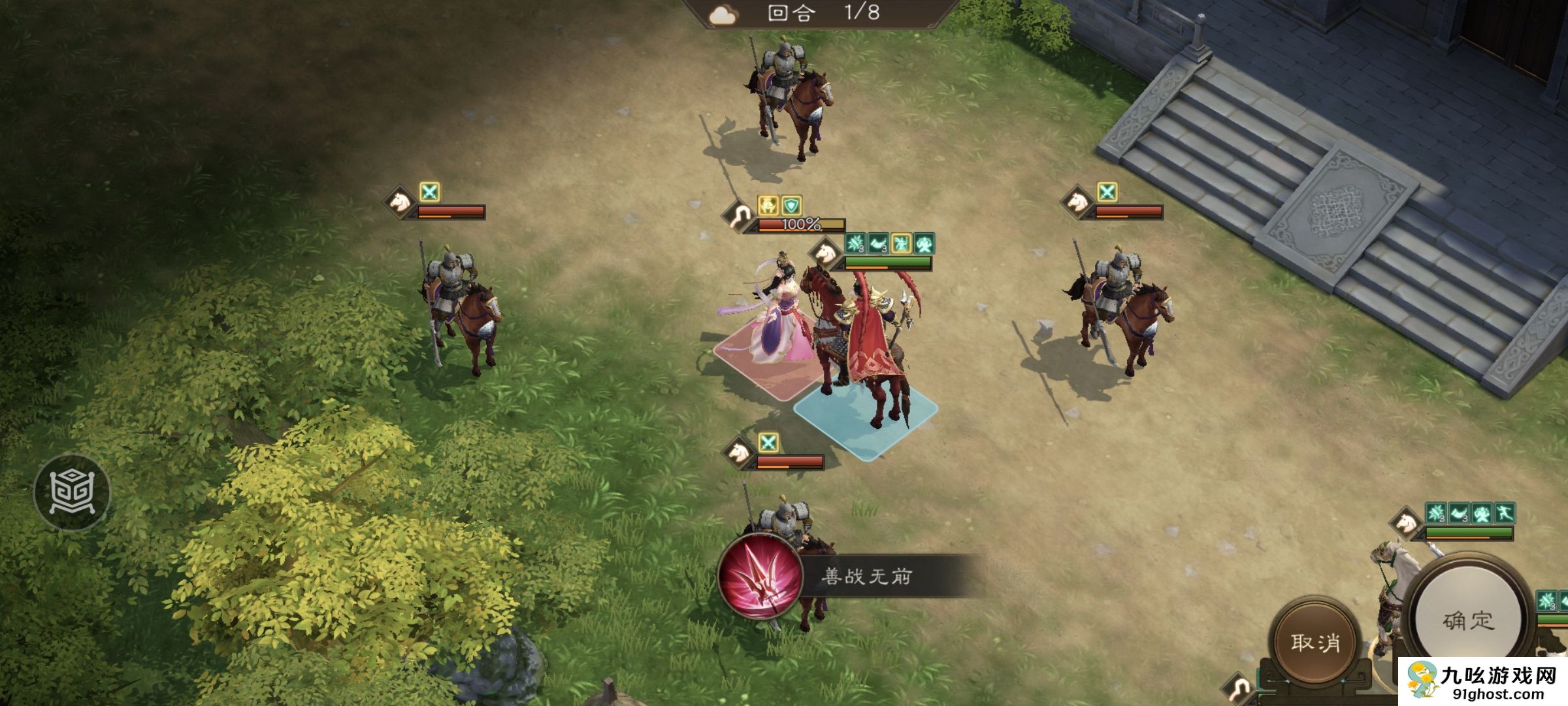The height and width of the screenshot is (706, 1568).
Task: Tap the golden buff icon above the 100% bar
Action: click(769, 206)
